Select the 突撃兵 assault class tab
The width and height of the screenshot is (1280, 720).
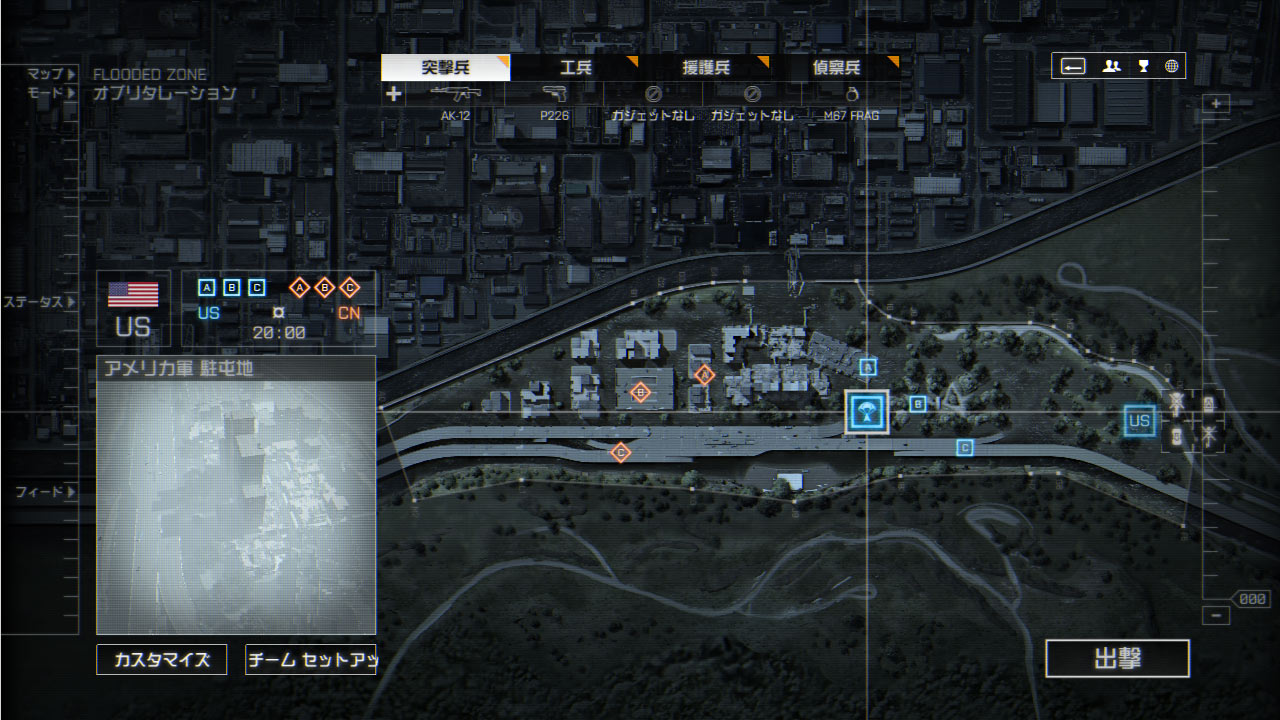[446, 68]
